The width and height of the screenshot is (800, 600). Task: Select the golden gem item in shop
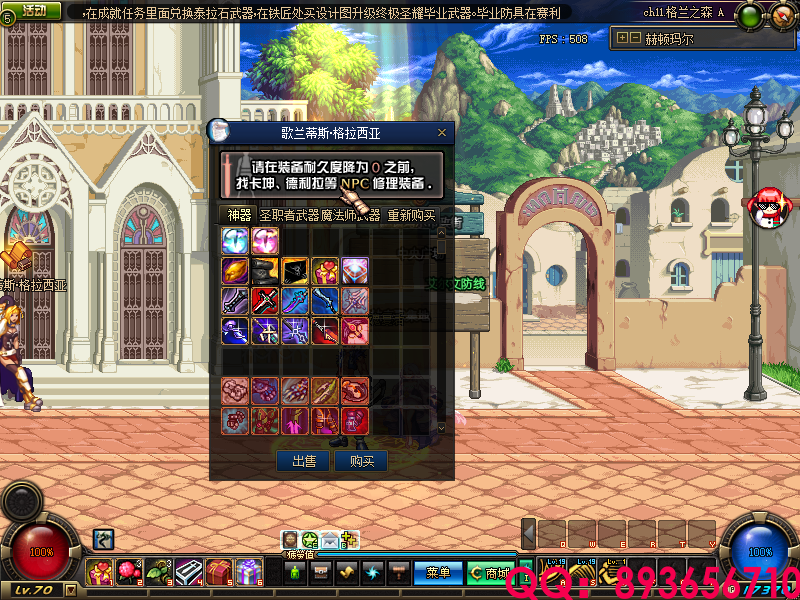[235, 270]
